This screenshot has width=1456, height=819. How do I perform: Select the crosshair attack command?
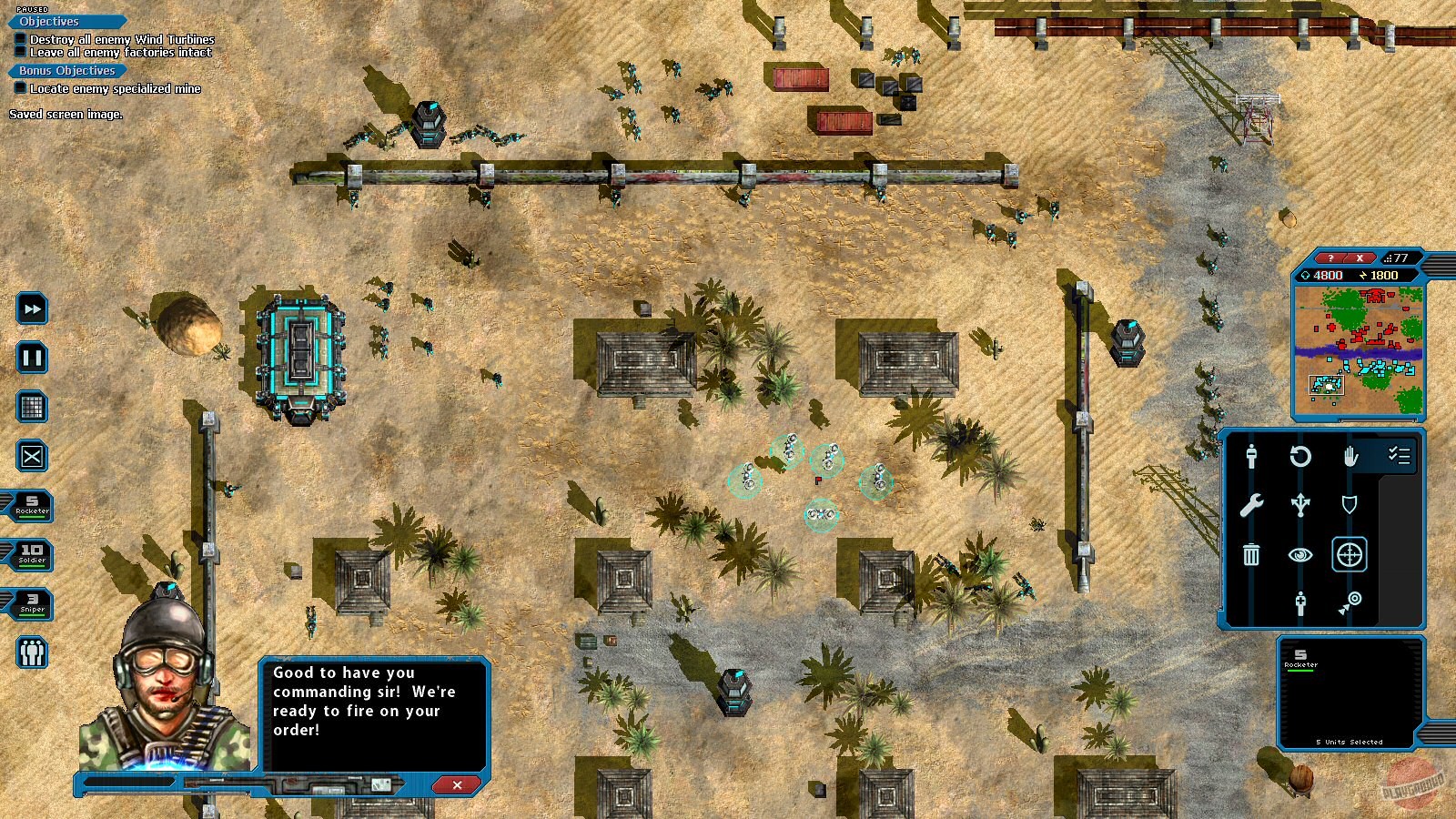1350,555
